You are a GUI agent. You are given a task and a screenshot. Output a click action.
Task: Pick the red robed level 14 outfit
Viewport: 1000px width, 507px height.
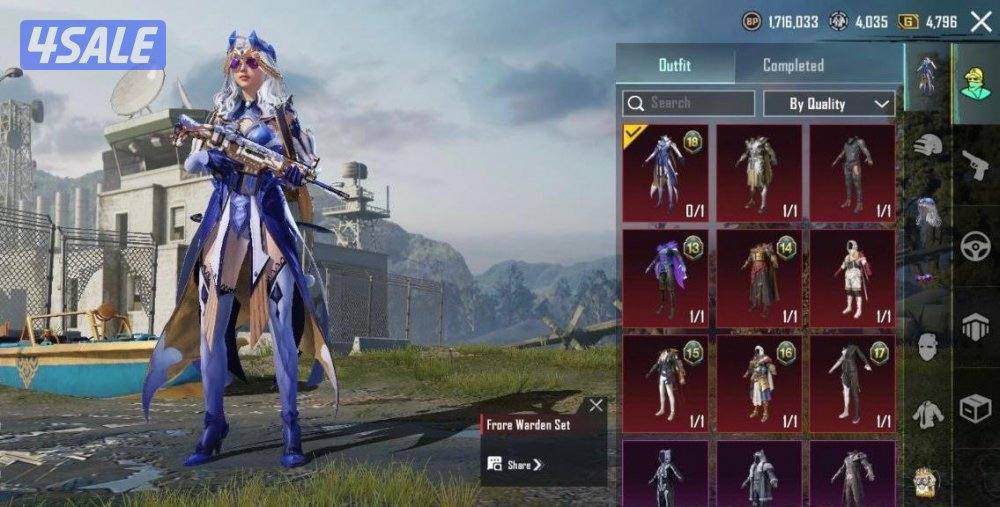pyautogui.click(x=759, y=279)
